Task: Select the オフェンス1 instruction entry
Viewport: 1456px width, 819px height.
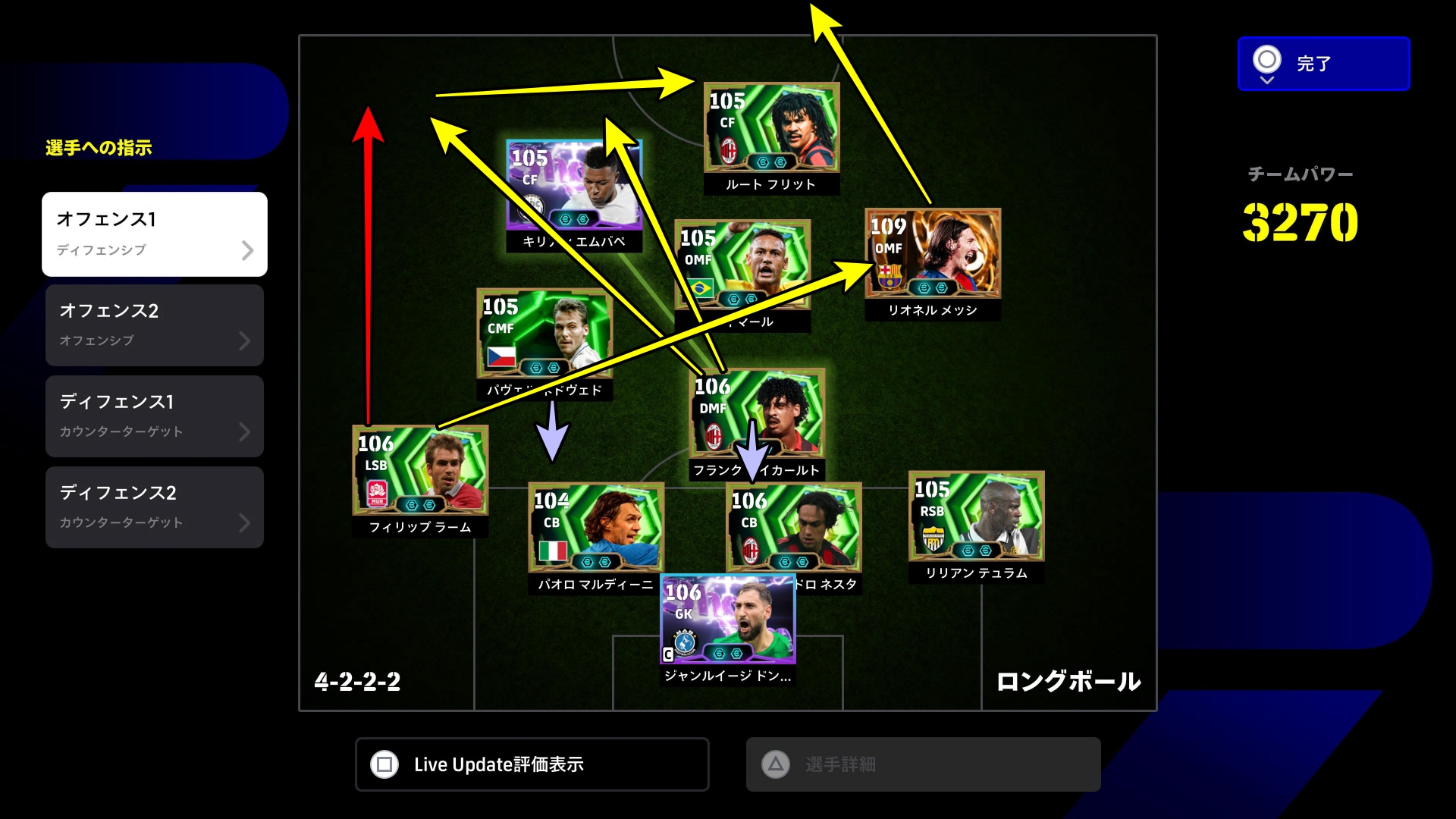Action: coord(155,234)
